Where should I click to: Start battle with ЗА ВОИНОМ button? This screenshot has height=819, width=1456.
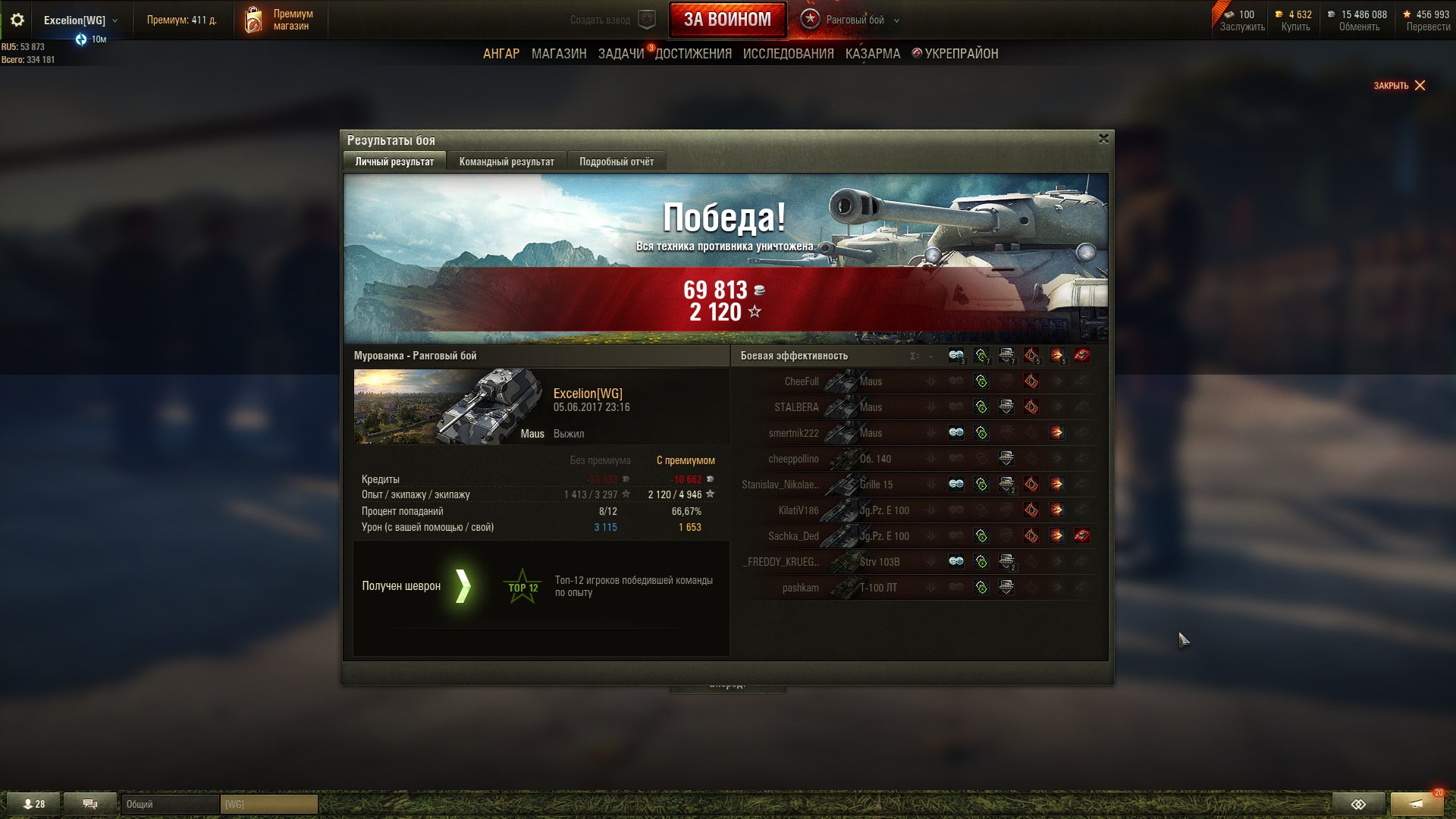[727, 20]
